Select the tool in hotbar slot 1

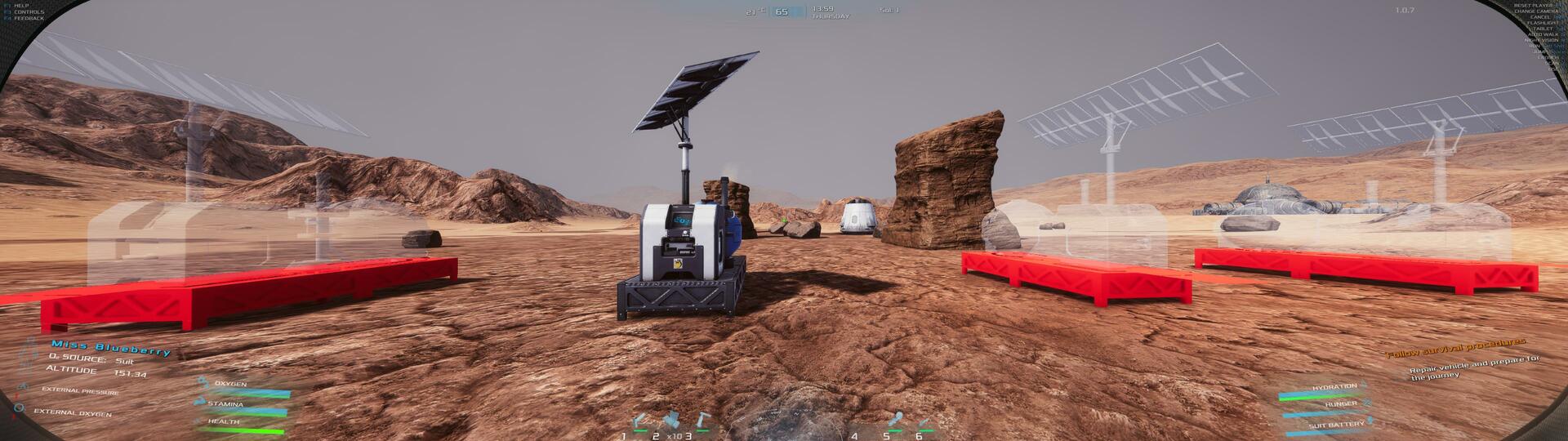(639, 421)
